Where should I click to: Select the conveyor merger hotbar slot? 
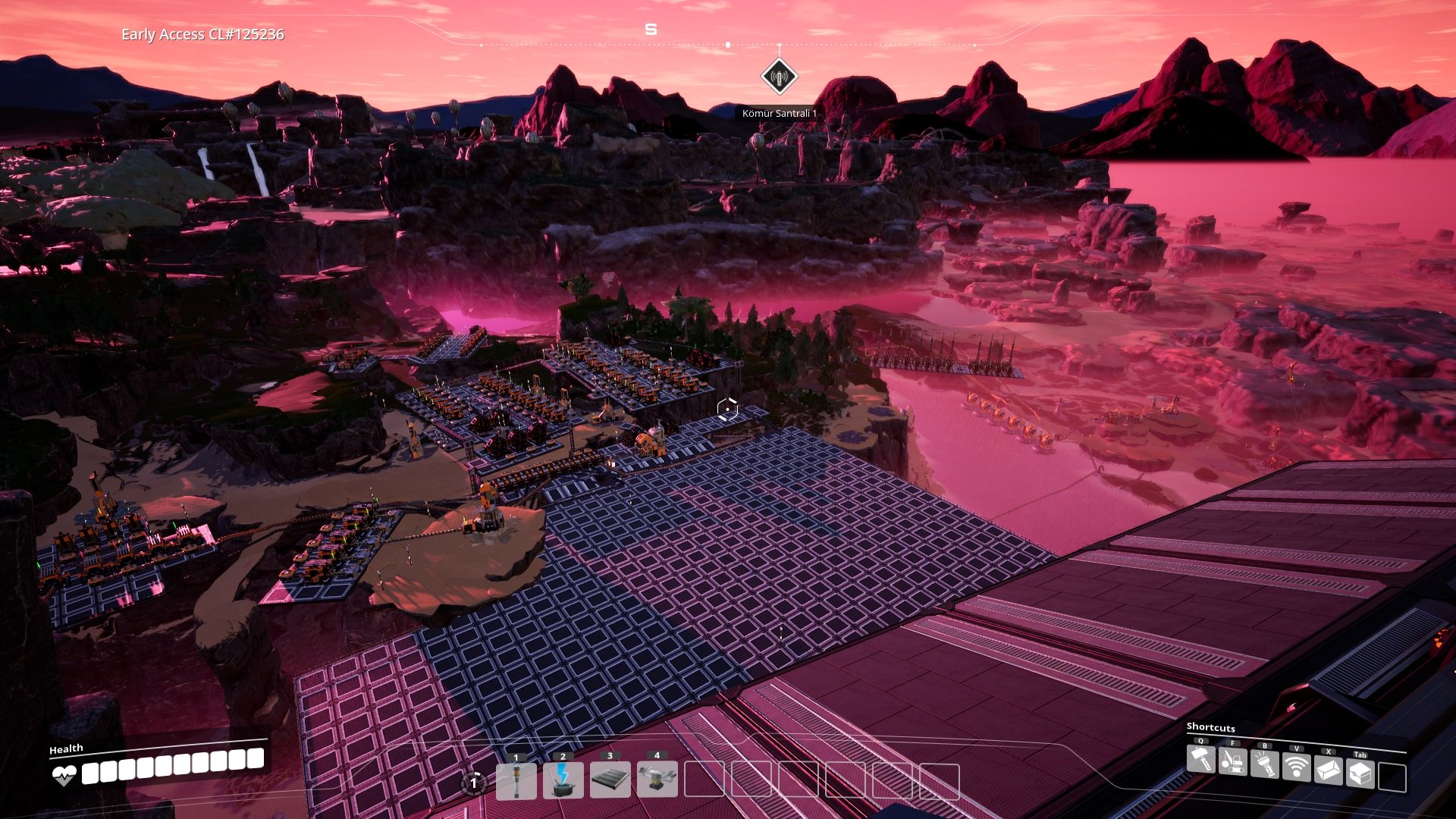point(657,781)
